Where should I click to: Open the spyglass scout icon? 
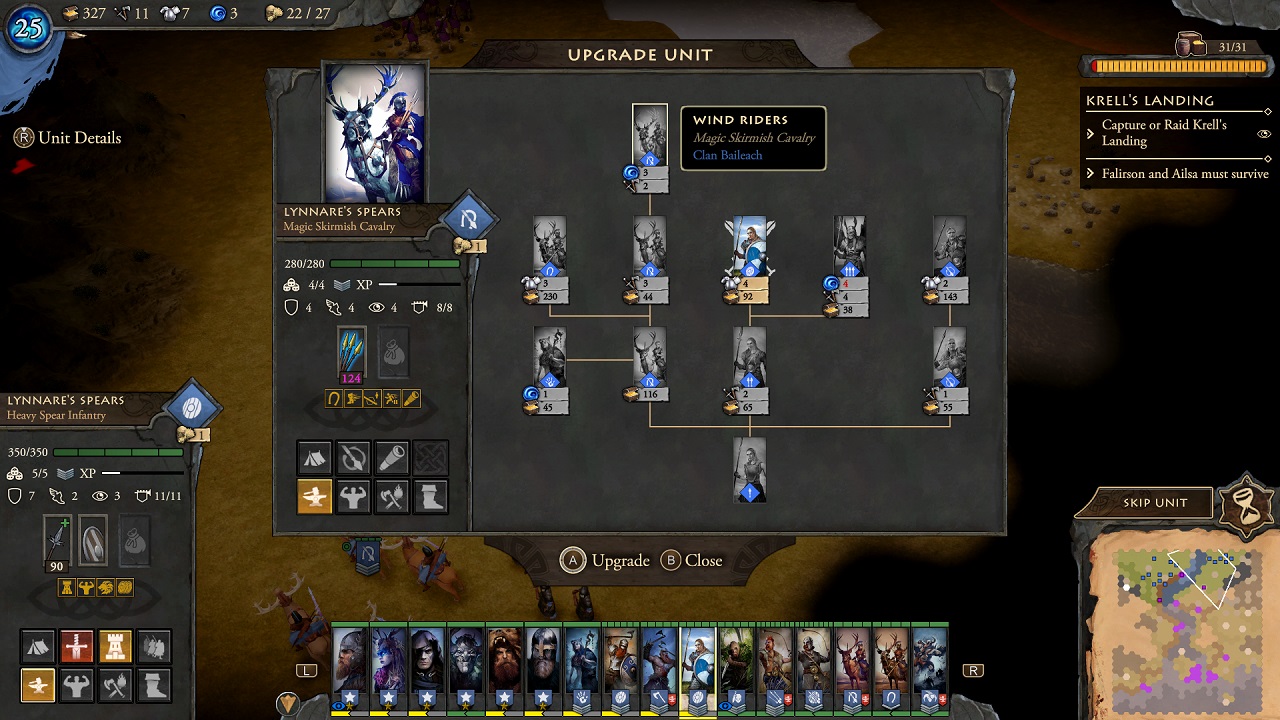(x=391, y=458)
